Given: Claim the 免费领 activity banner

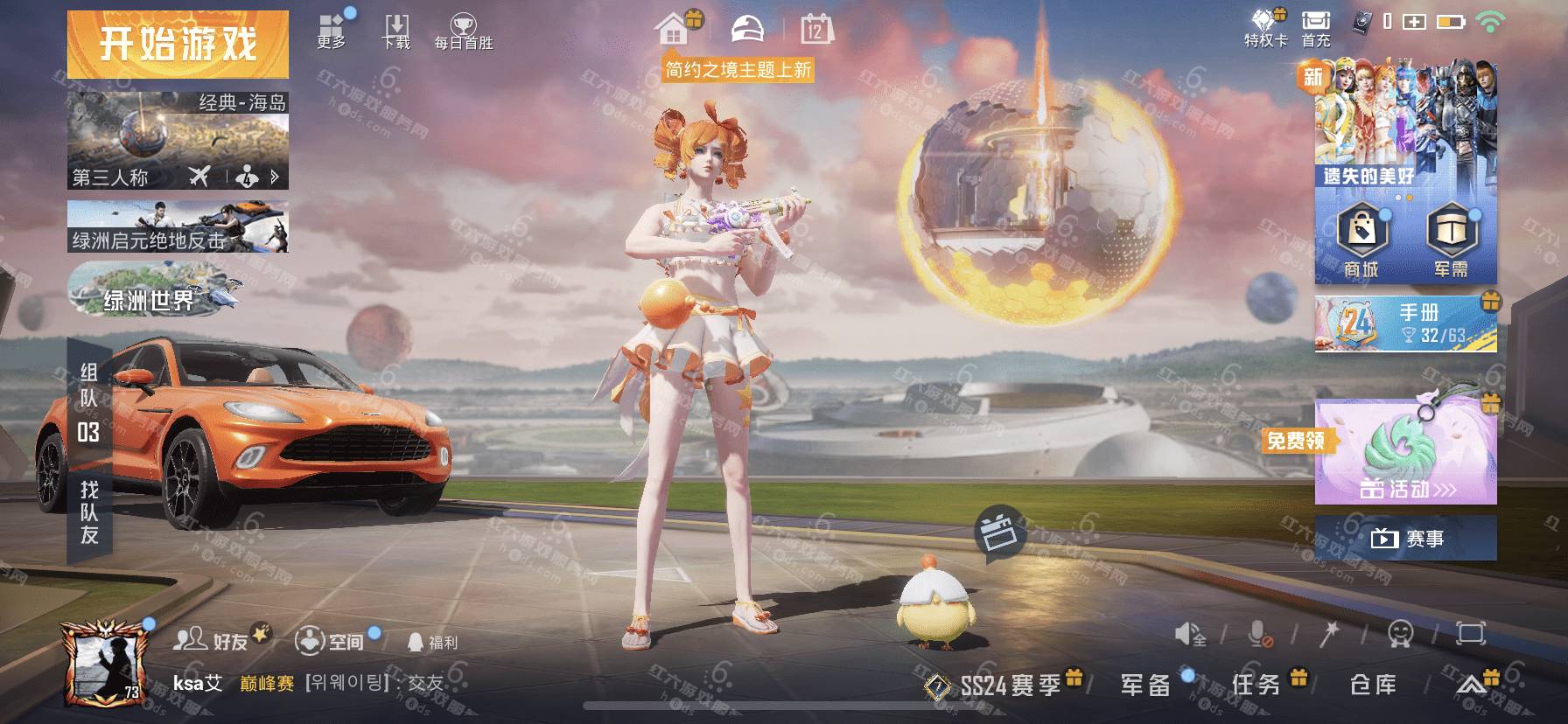Looking at the screenshot, I should [1405, 453].
